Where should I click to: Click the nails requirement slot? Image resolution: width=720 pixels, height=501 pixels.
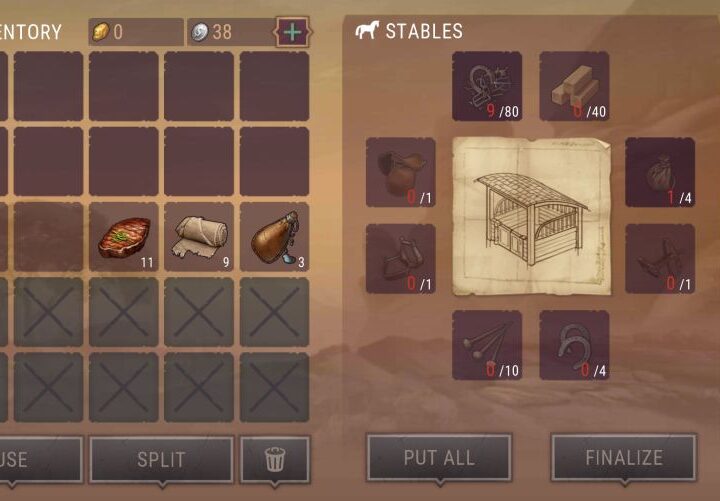[486, 345]
